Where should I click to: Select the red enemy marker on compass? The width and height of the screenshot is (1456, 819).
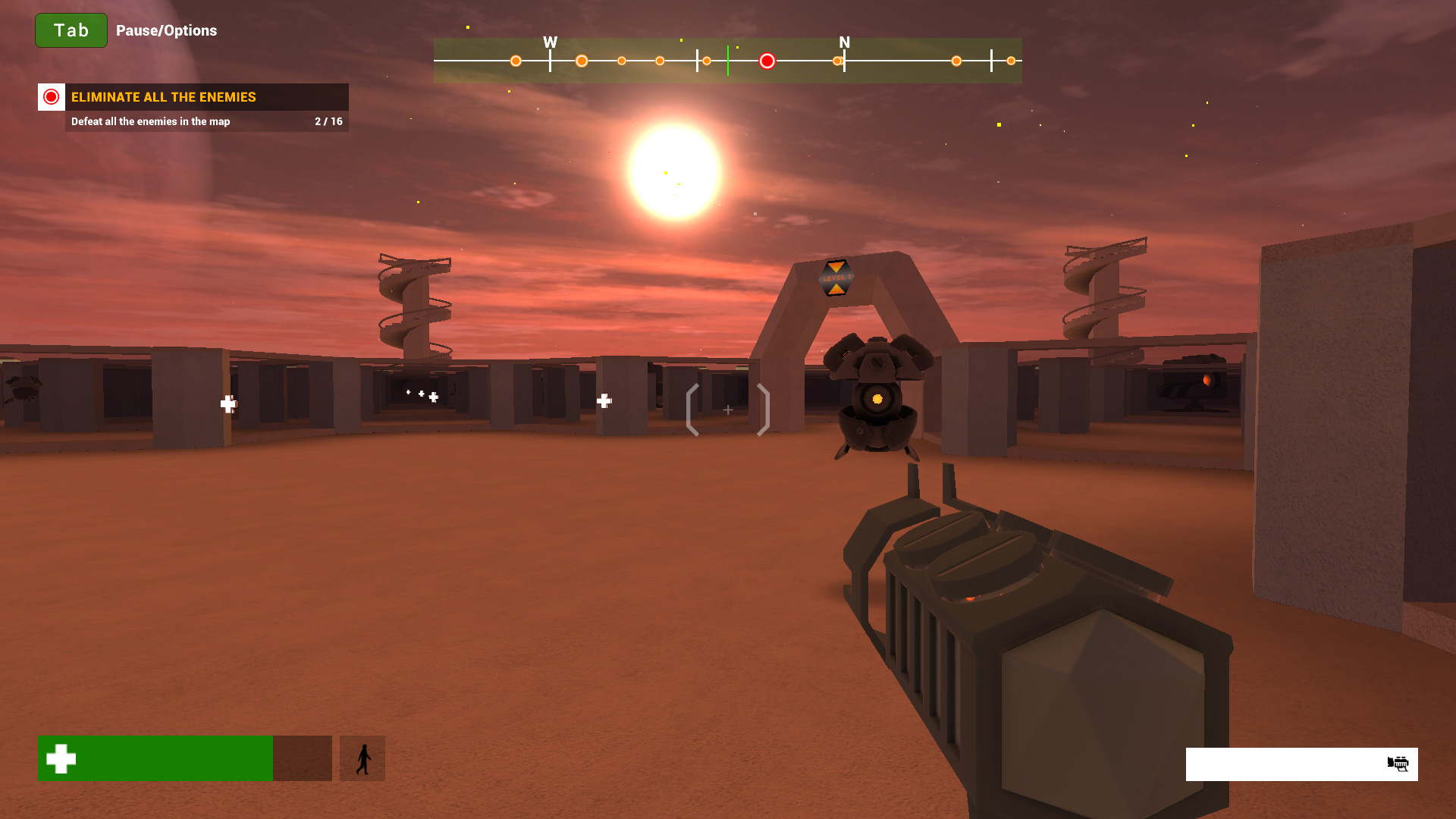[767, 61]
